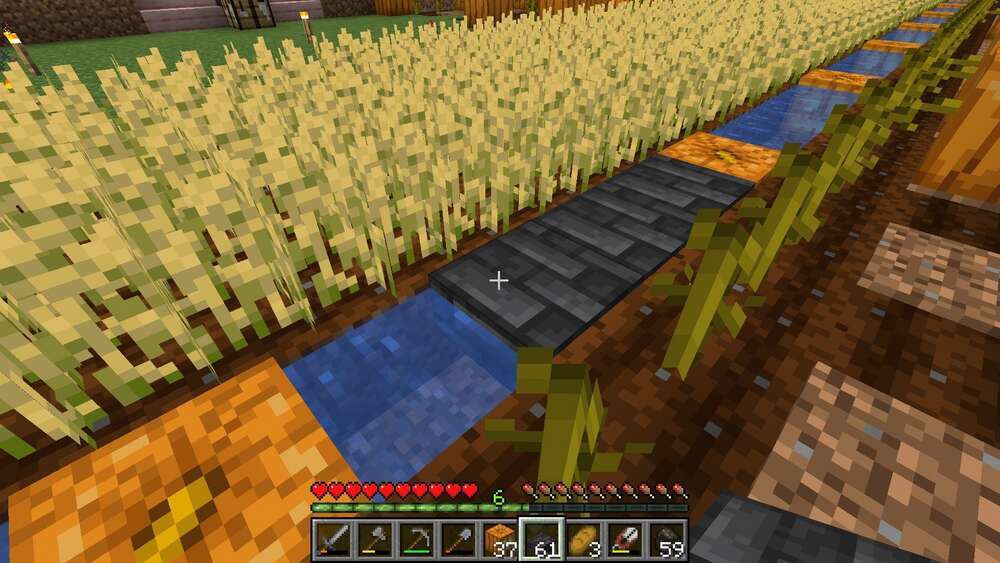
Task: Select the axe in the hotbar
Action: [374, 539]
